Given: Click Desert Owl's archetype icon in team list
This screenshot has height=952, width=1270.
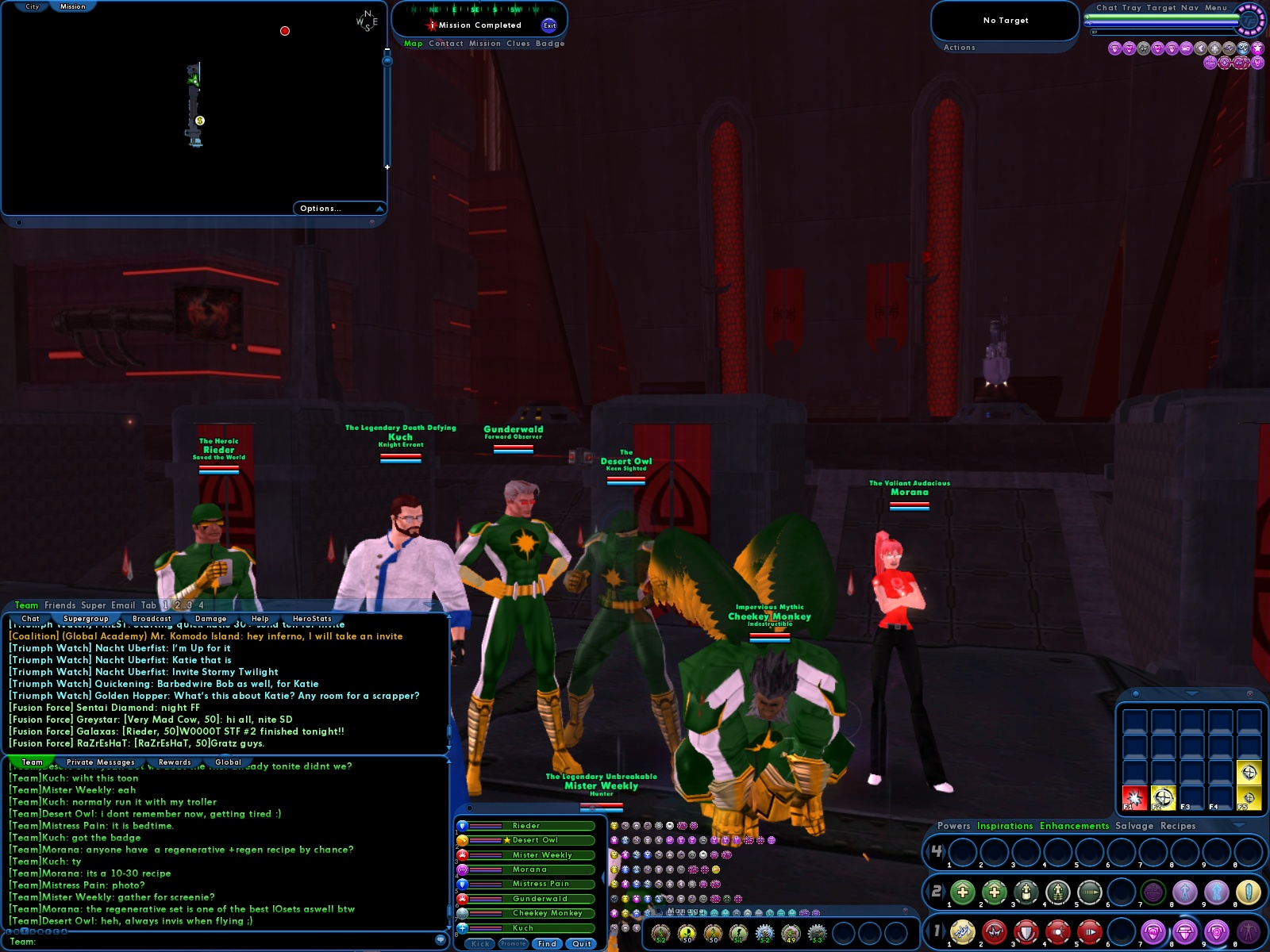Looking at the screenshot, I should point(462,840).
